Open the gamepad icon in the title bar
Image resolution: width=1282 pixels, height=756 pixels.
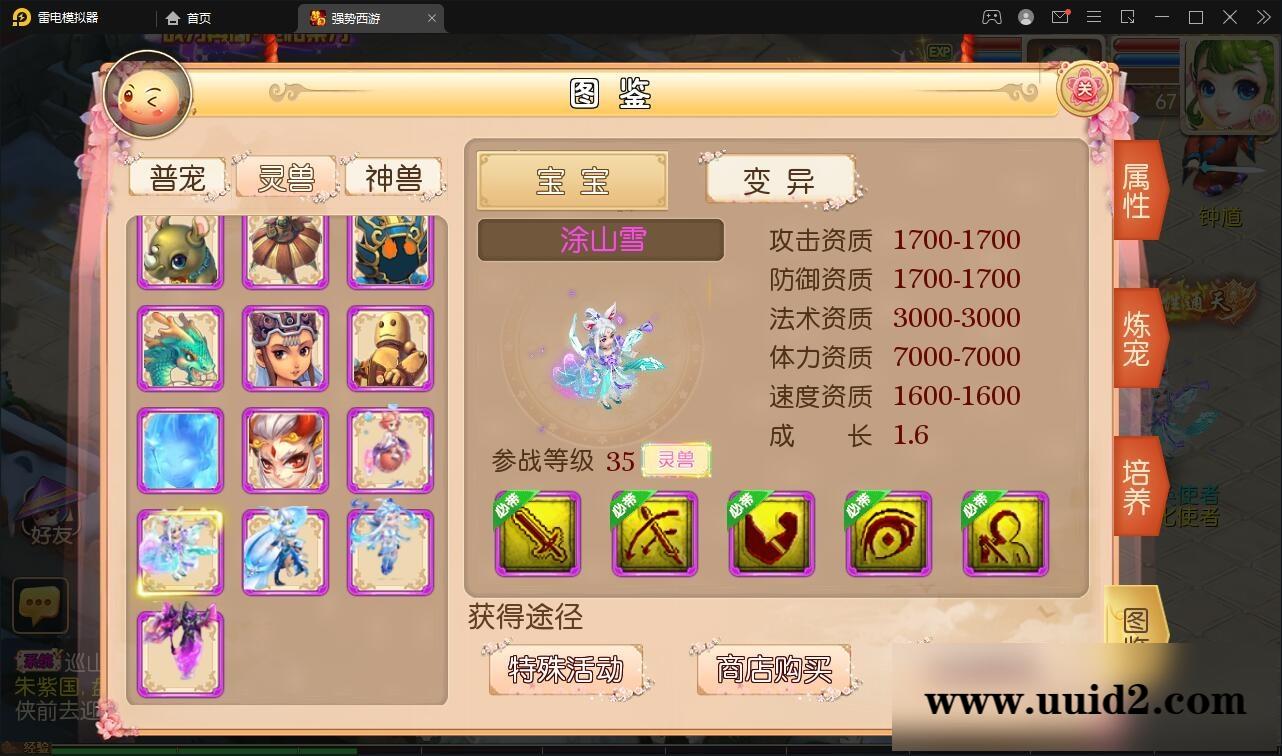click(992, 17)
